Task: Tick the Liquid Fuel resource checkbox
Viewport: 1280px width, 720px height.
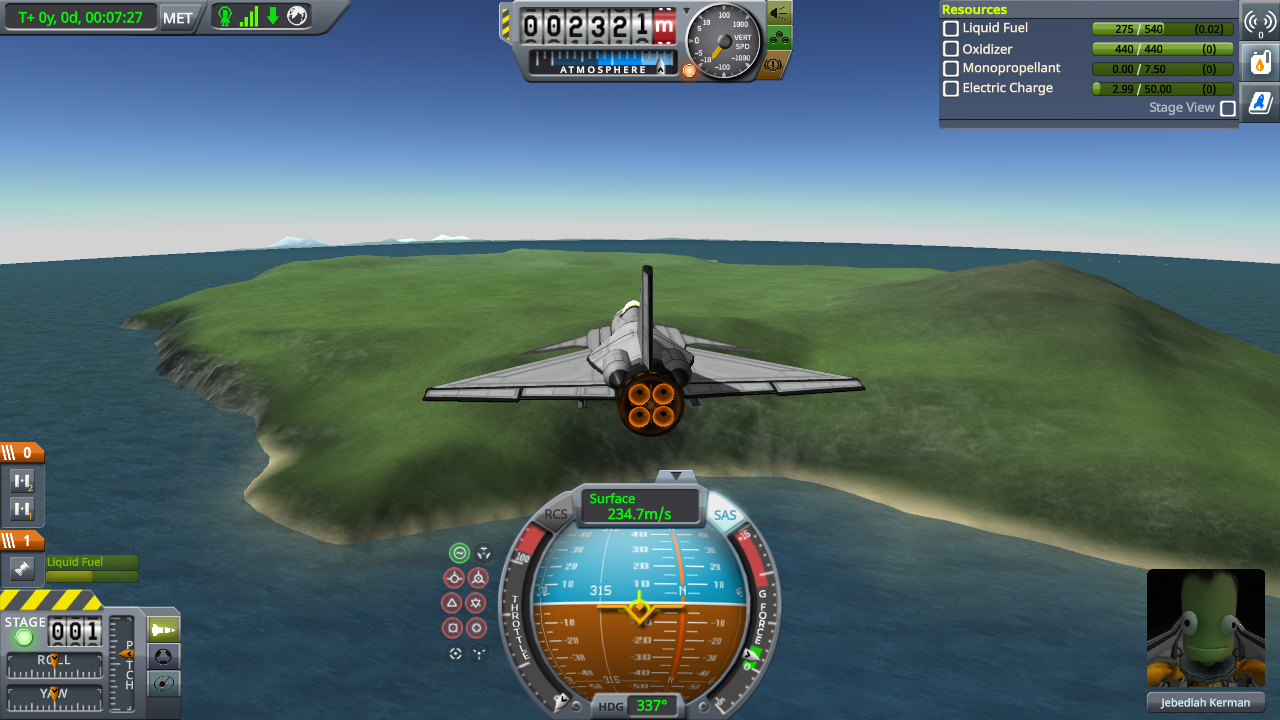Action: (x=951, y=29)
